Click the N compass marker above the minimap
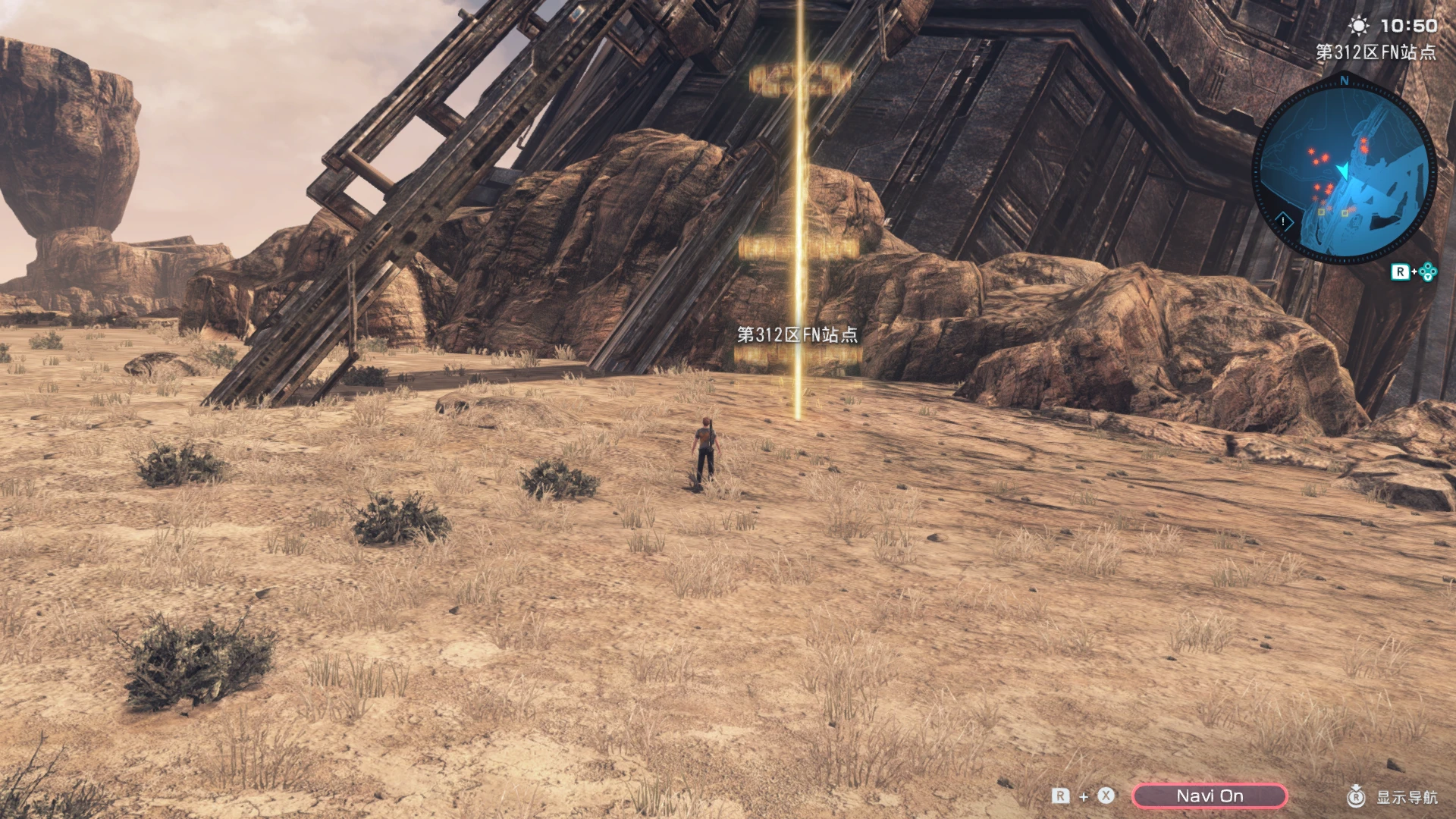Image resolution: width=1456 pixels, height=819 pixels. 1344,80
